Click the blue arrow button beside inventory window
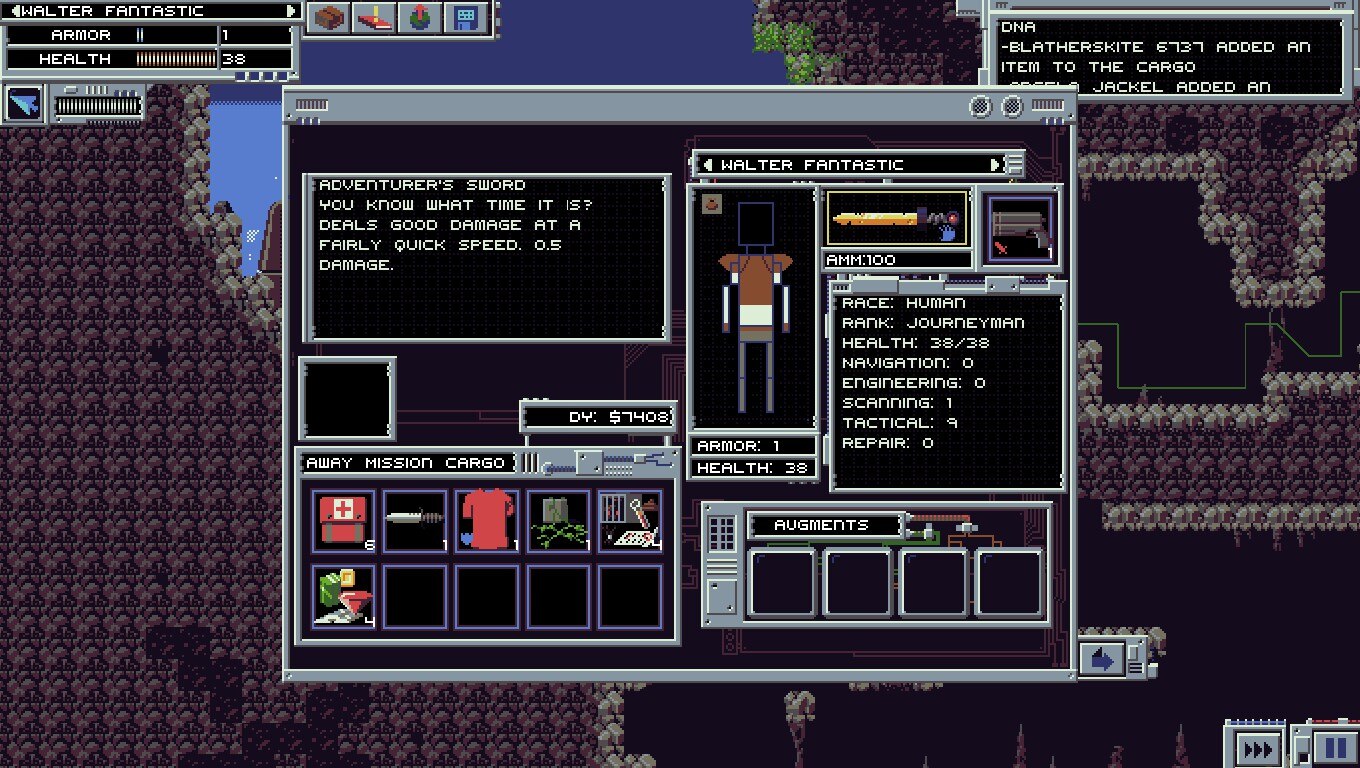The height and width of the screenshot is (768, 1360). pyautogui.click(x=1102, y=660)
